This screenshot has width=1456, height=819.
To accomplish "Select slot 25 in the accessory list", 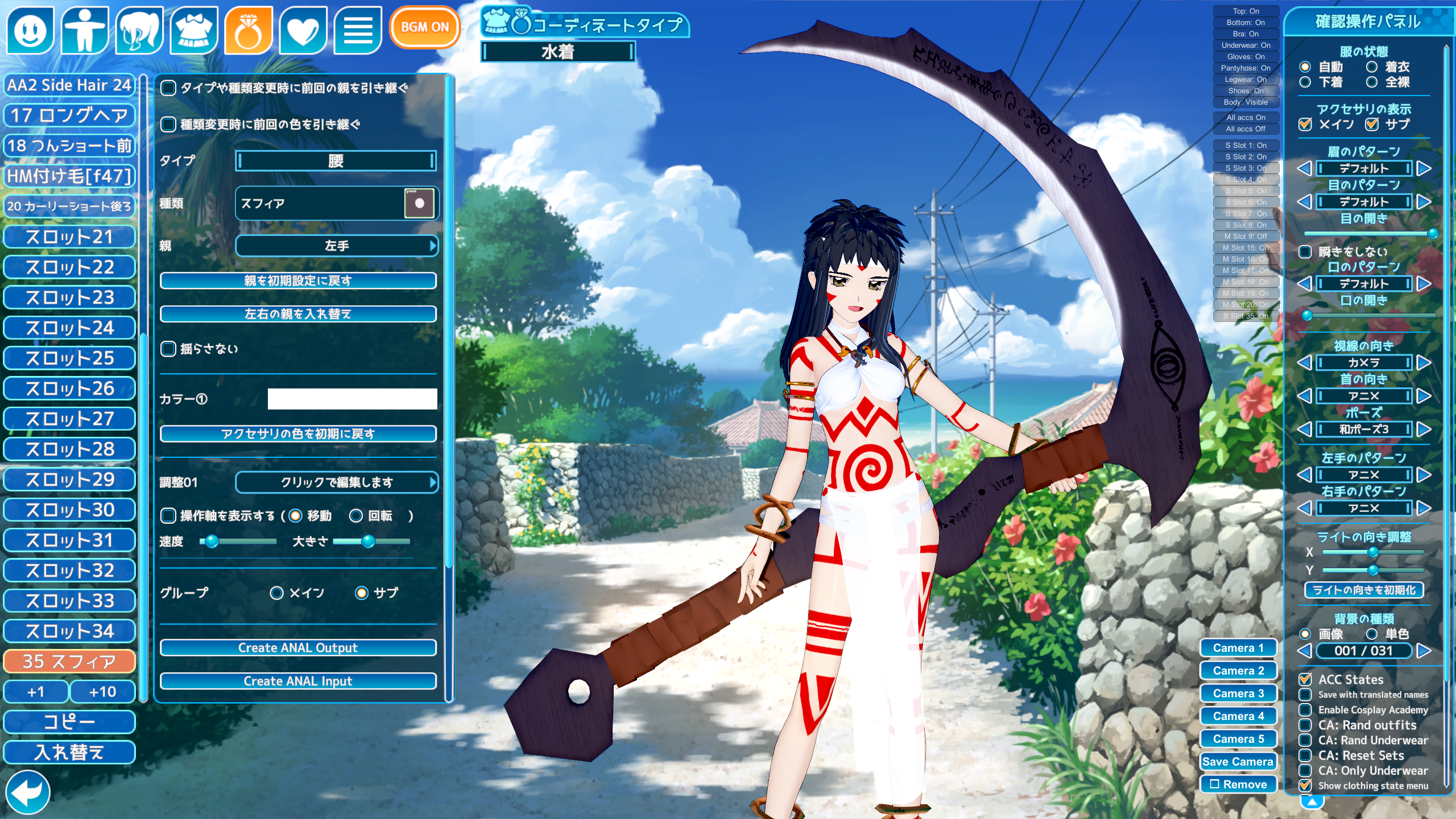I will (69, 358).
